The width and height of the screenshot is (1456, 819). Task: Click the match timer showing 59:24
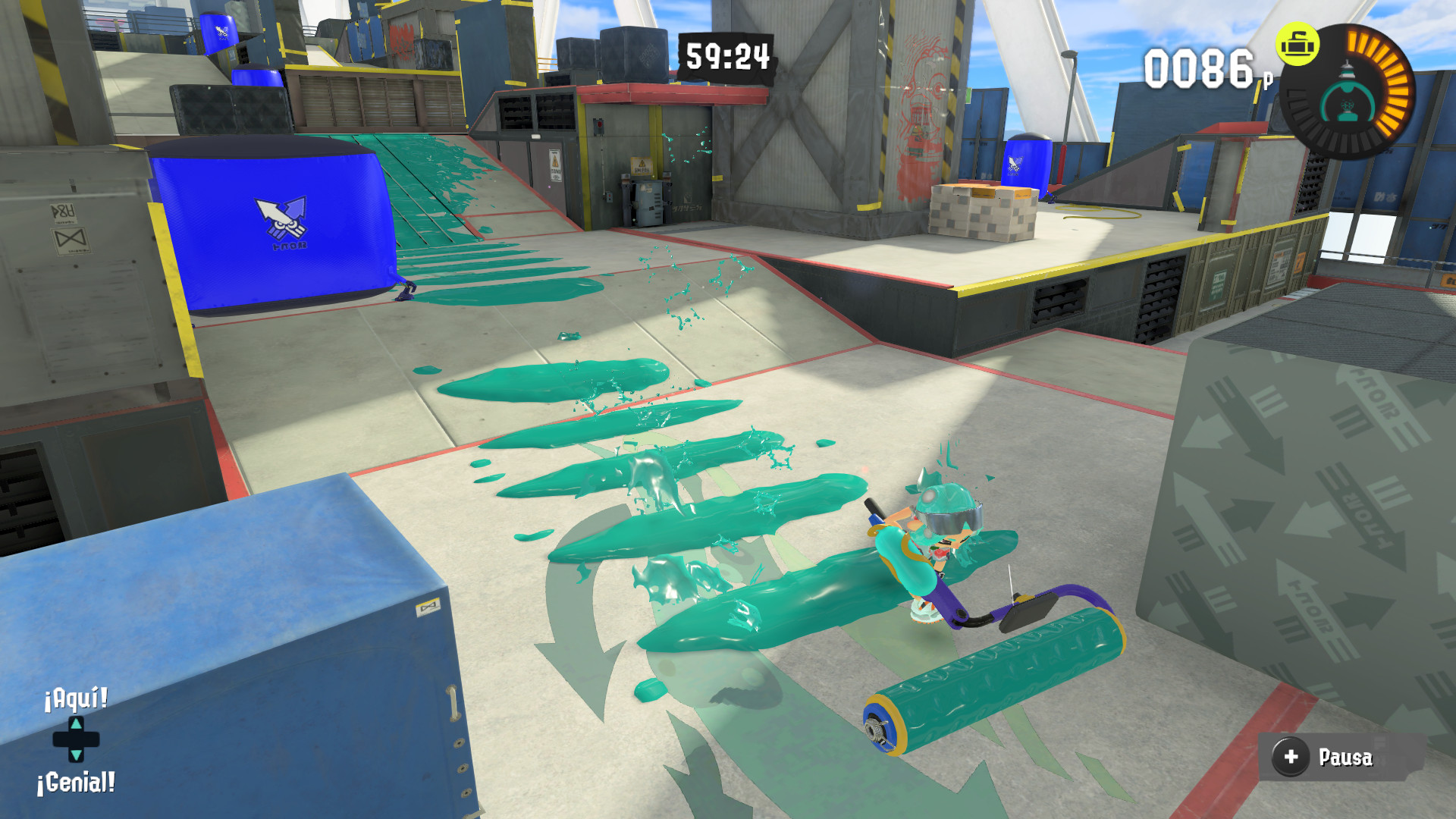[x=726, y=55]
